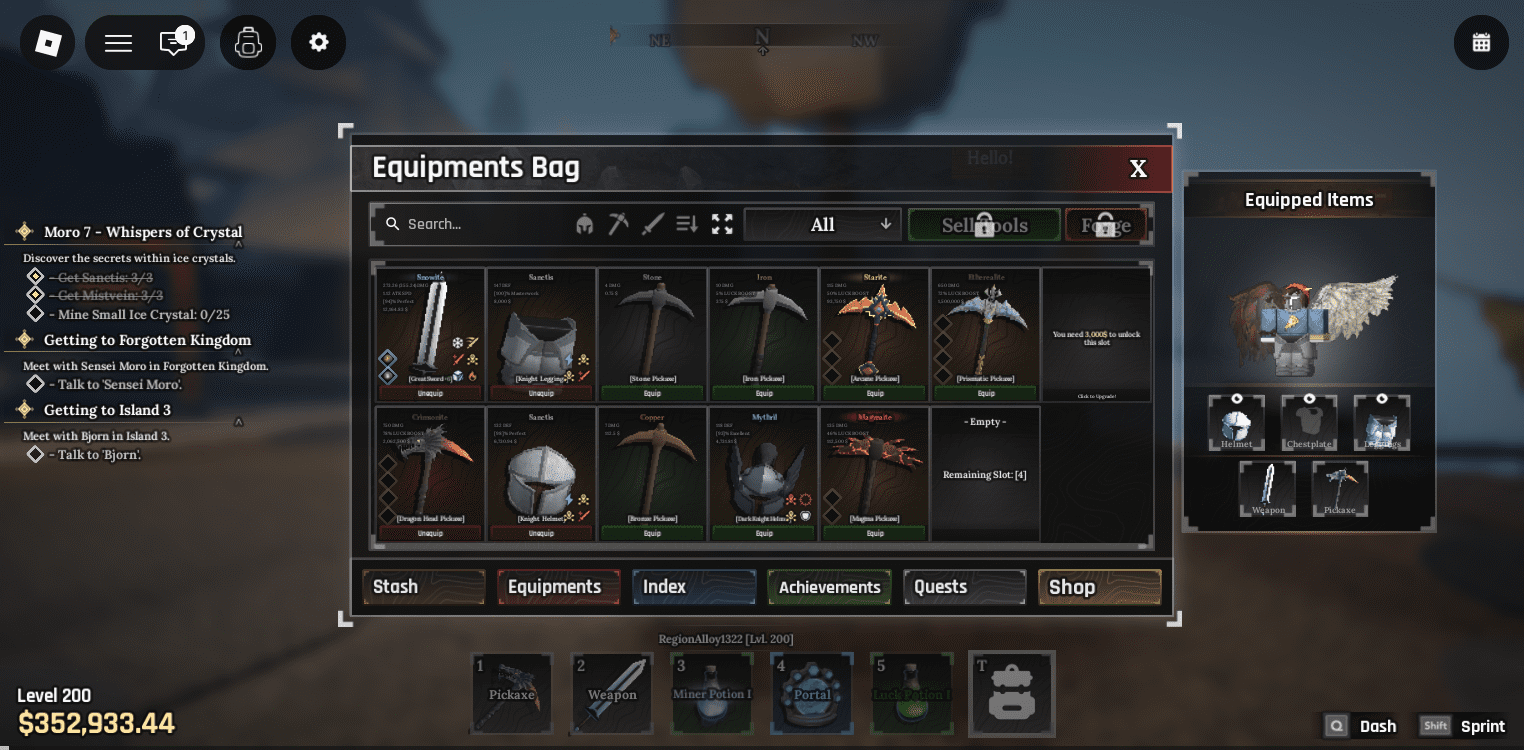Select the sword filter icon
Image resolution: width=1524 pixels, height=750 pixels.
point(652,223)
